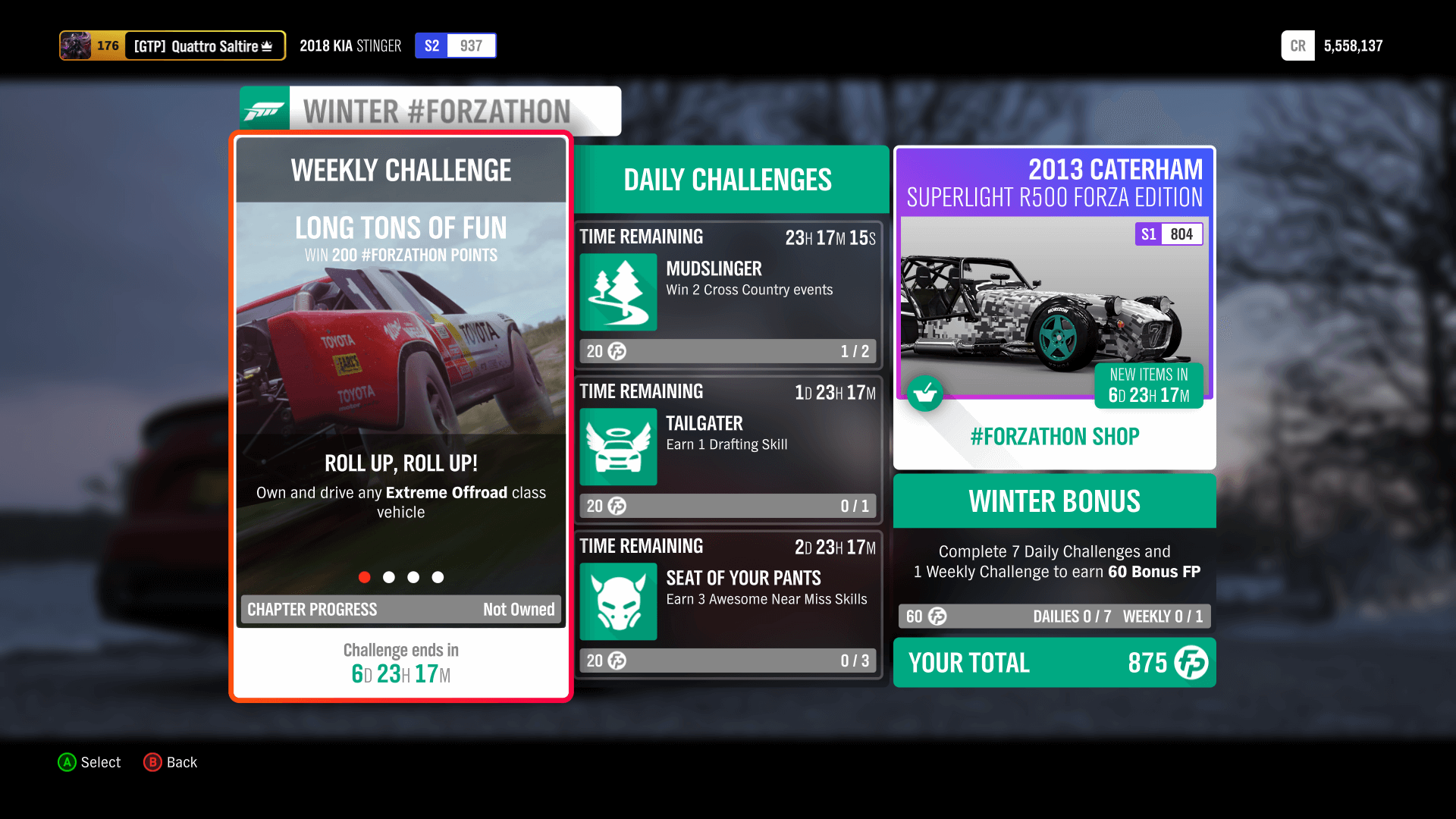This screenshot has height=819, width=1456.
Task: Expand the Daily Challenges header
Action: tap(727, 180)
